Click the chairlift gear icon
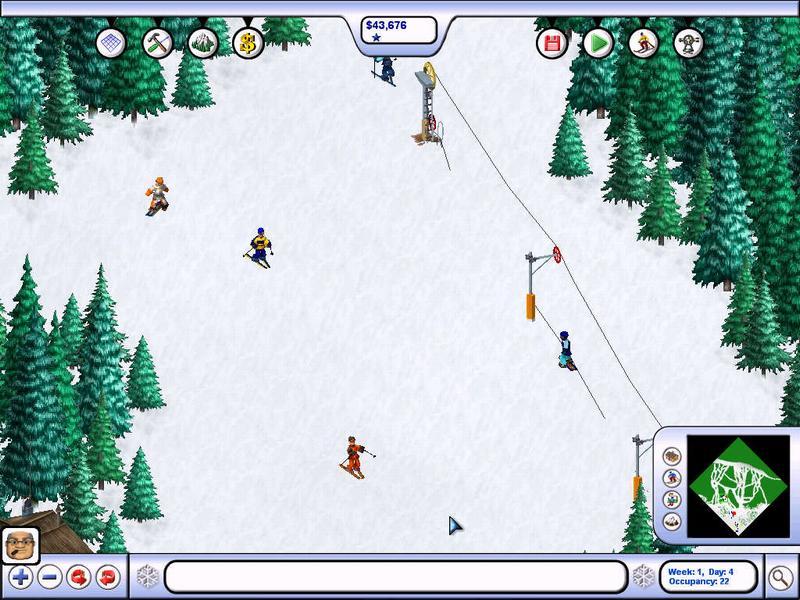The height and width of the screenshot is (600, 800). pyautogui.click(x=689, y=43)
